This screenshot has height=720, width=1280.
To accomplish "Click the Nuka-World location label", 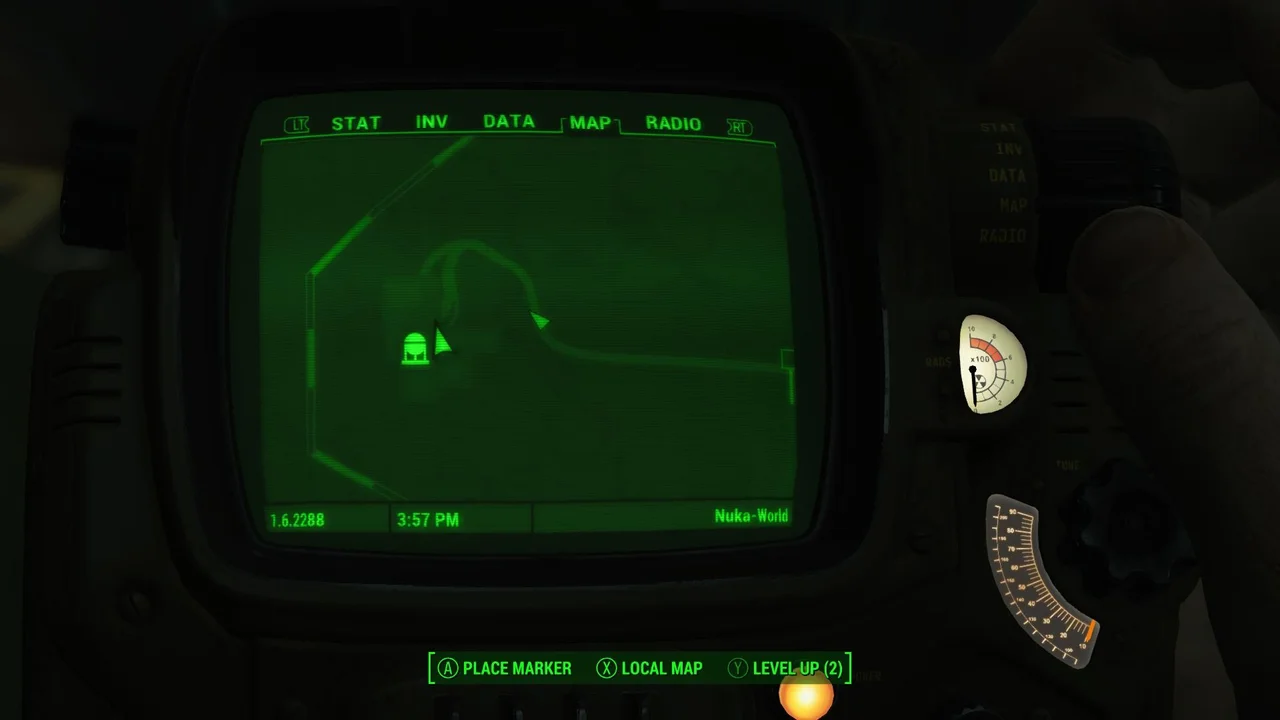I will pyautogui.click(x=751, y=516).
